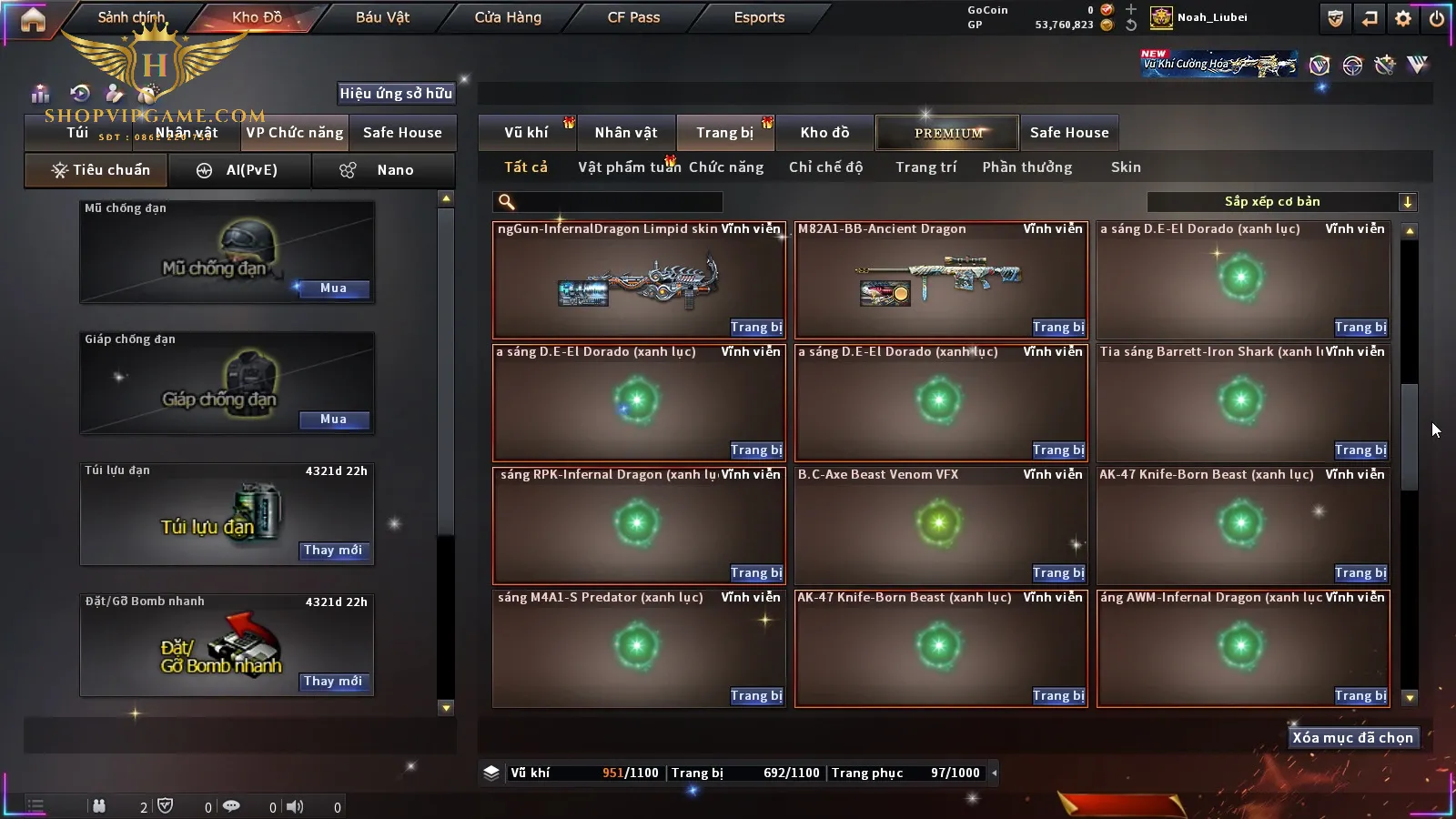Screen dimensions: 1456x819
Task: Click the home icon
Action: [33, 19]
